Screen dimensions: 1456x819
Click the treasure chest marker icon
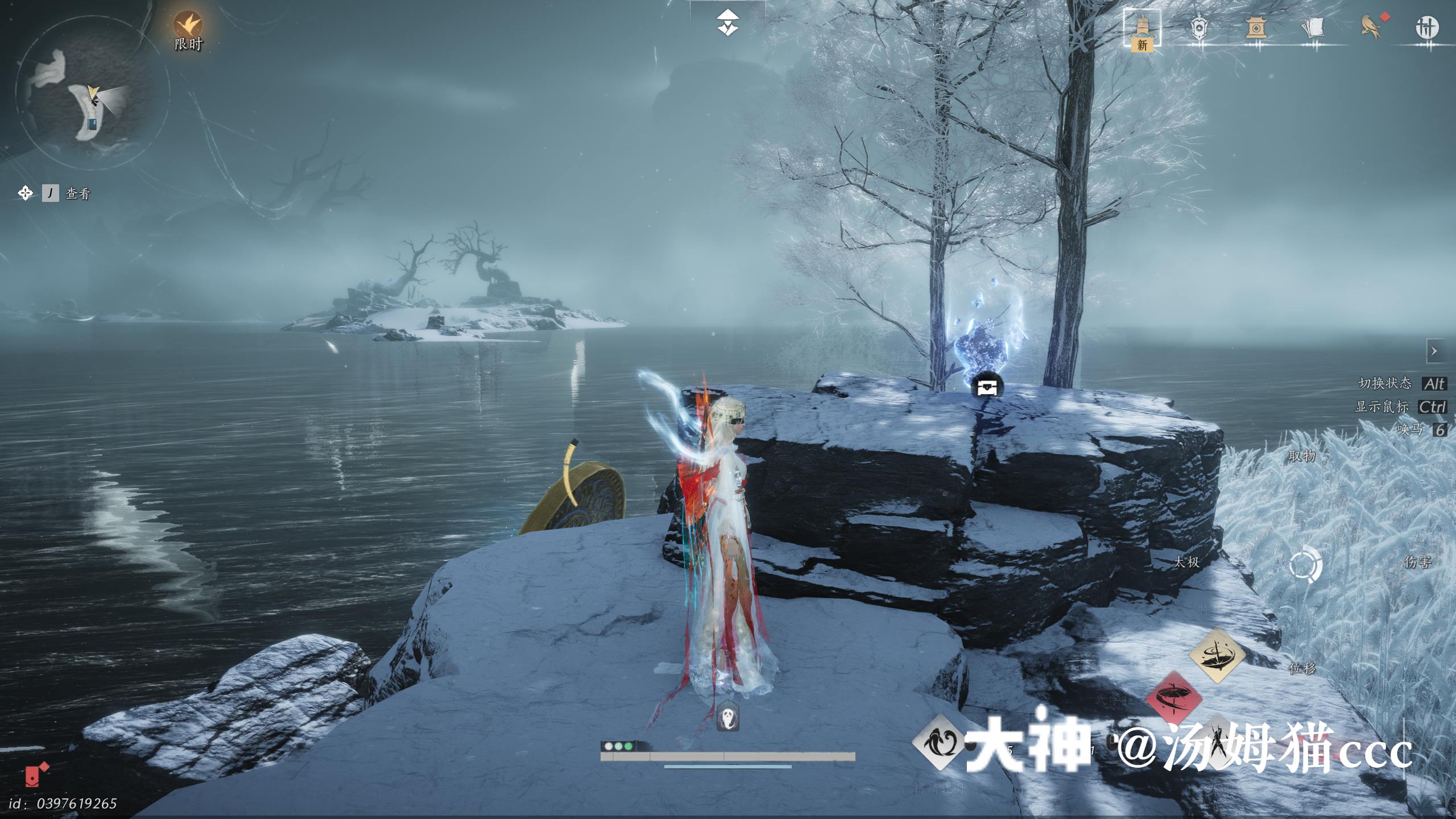tap(987, 387)
